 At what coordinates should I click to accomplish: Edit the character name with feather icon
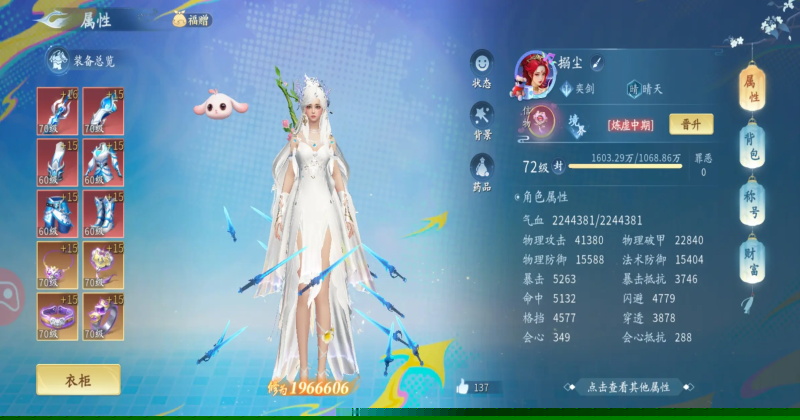point(596,63)
